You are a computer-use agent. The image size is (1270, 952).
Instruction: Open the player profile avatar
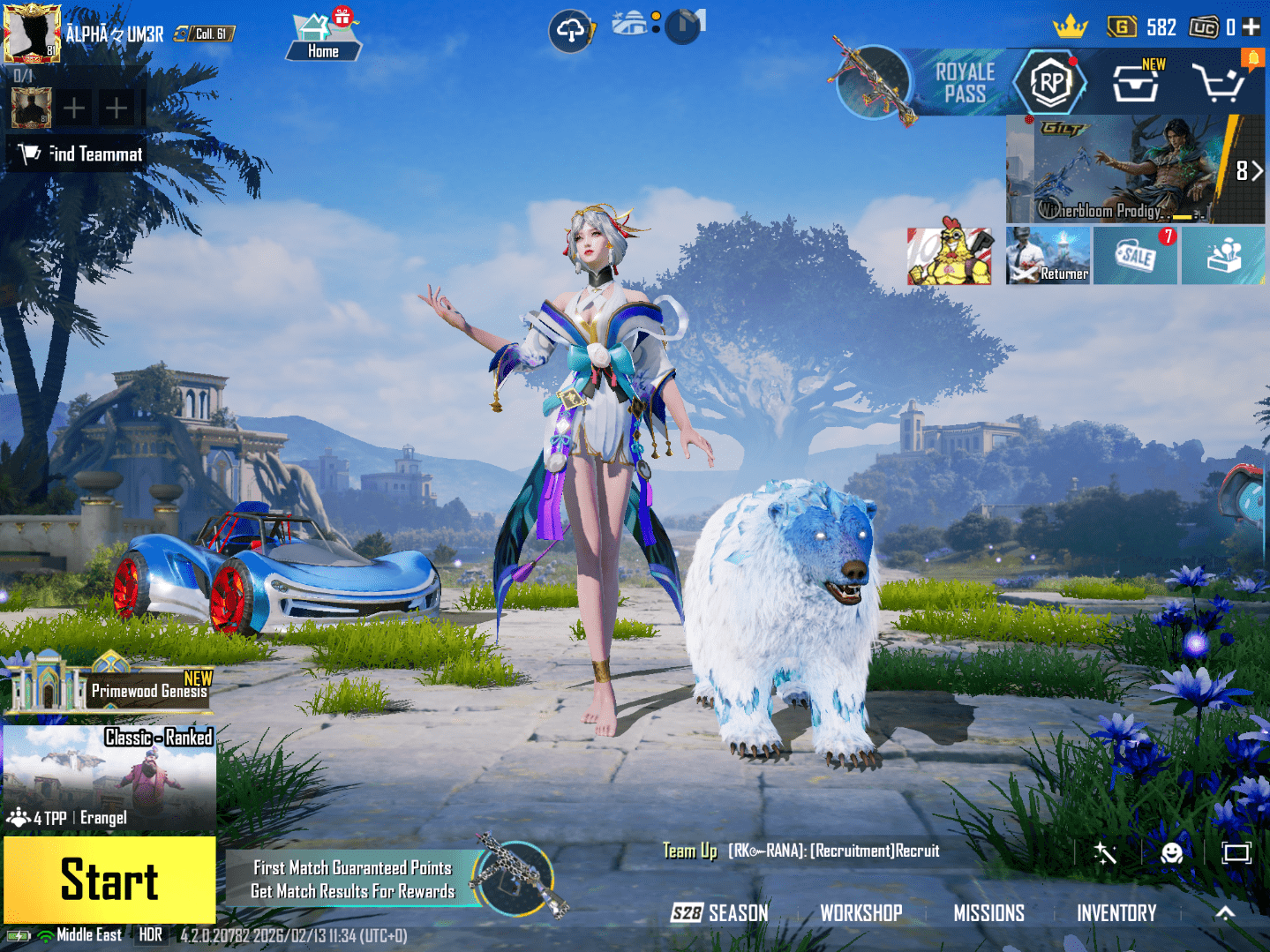tap(32, 34)
